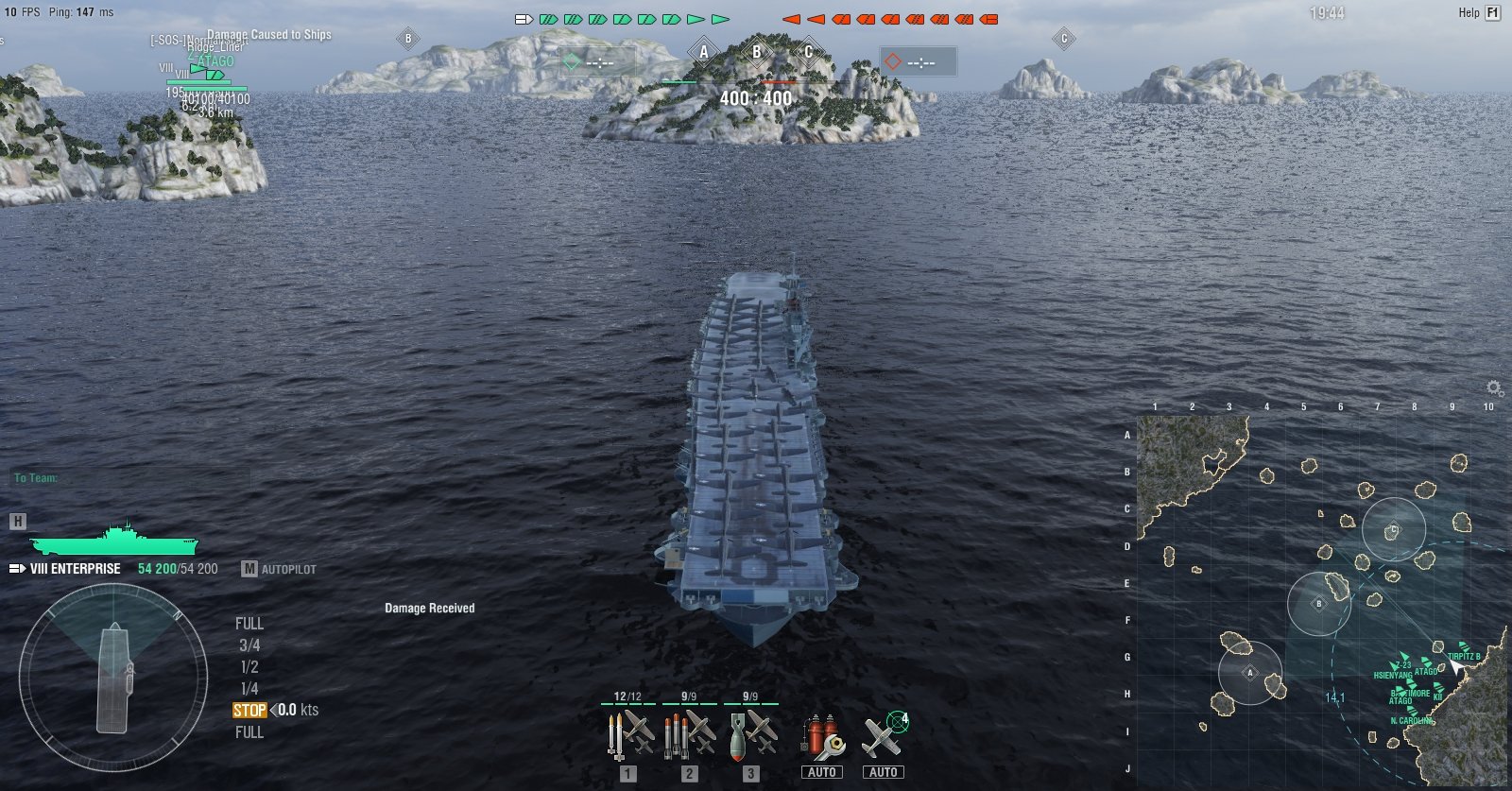The width and height of the screenshot is (1512, 791).
Task: Set engine telegraph to 1/2 speed
Action: click(249, 667)
